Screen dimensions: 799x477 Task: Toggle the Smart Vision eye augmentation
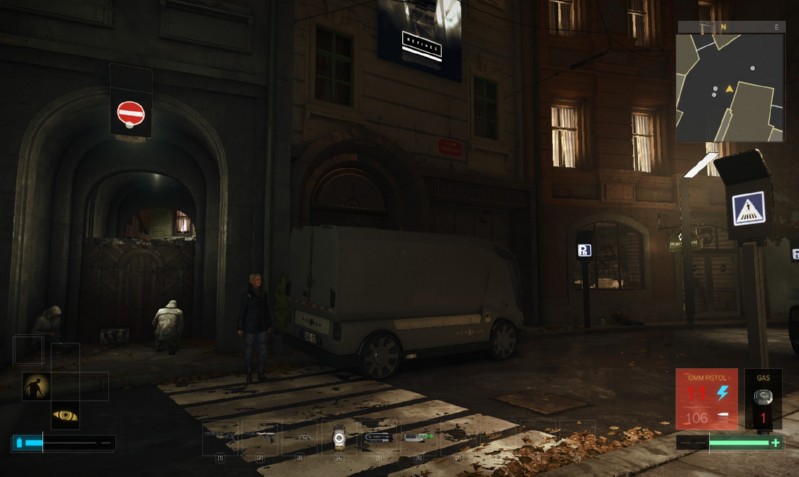tap(65, 414)
